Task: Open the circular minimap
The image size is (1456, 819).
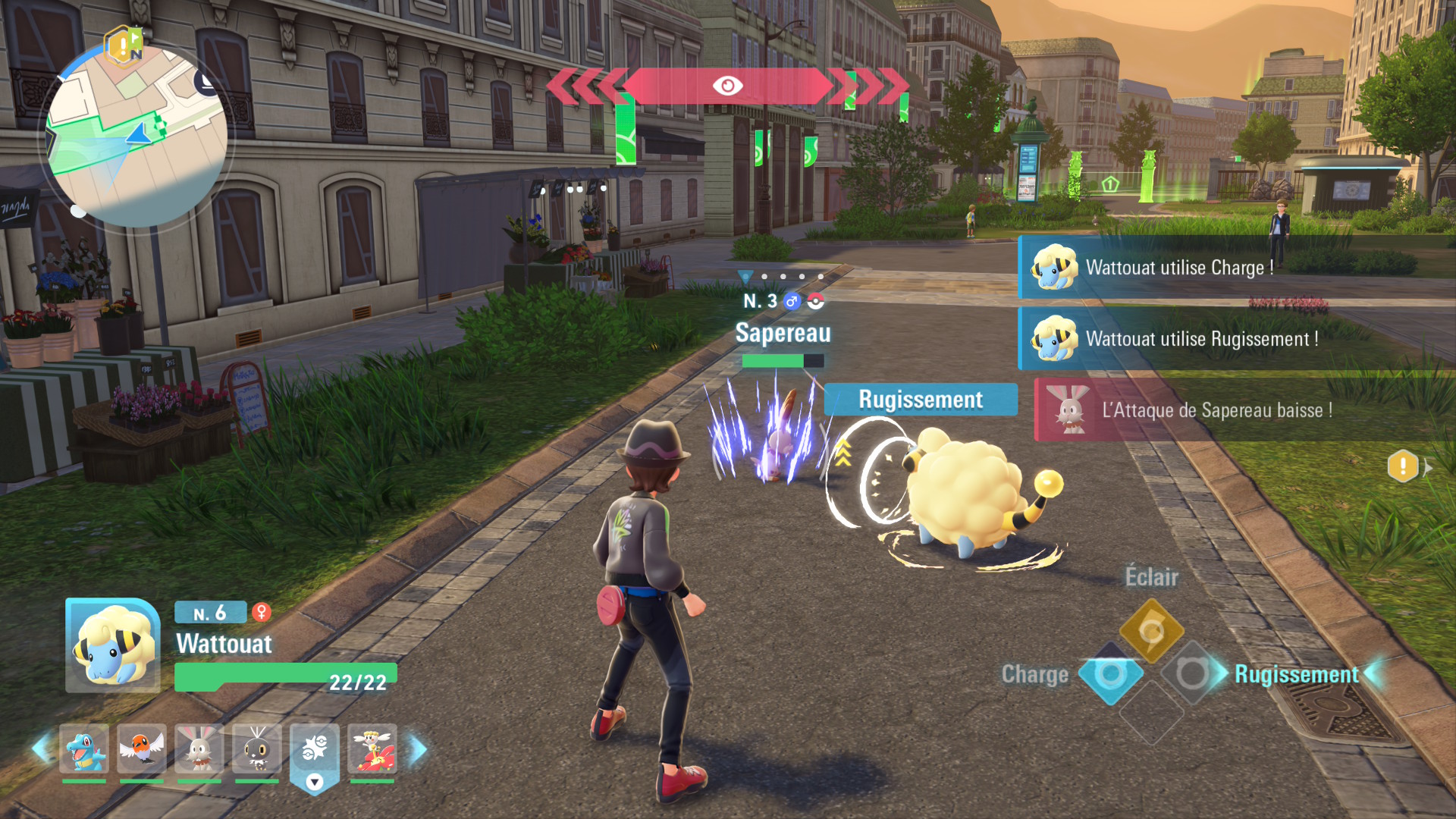Action: pyautogui.click(x=136, y=138)
